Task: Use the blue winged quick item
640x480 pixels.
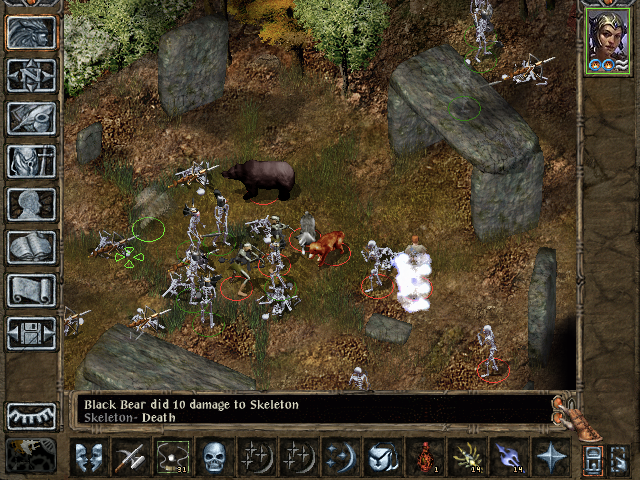Action: 508,457
